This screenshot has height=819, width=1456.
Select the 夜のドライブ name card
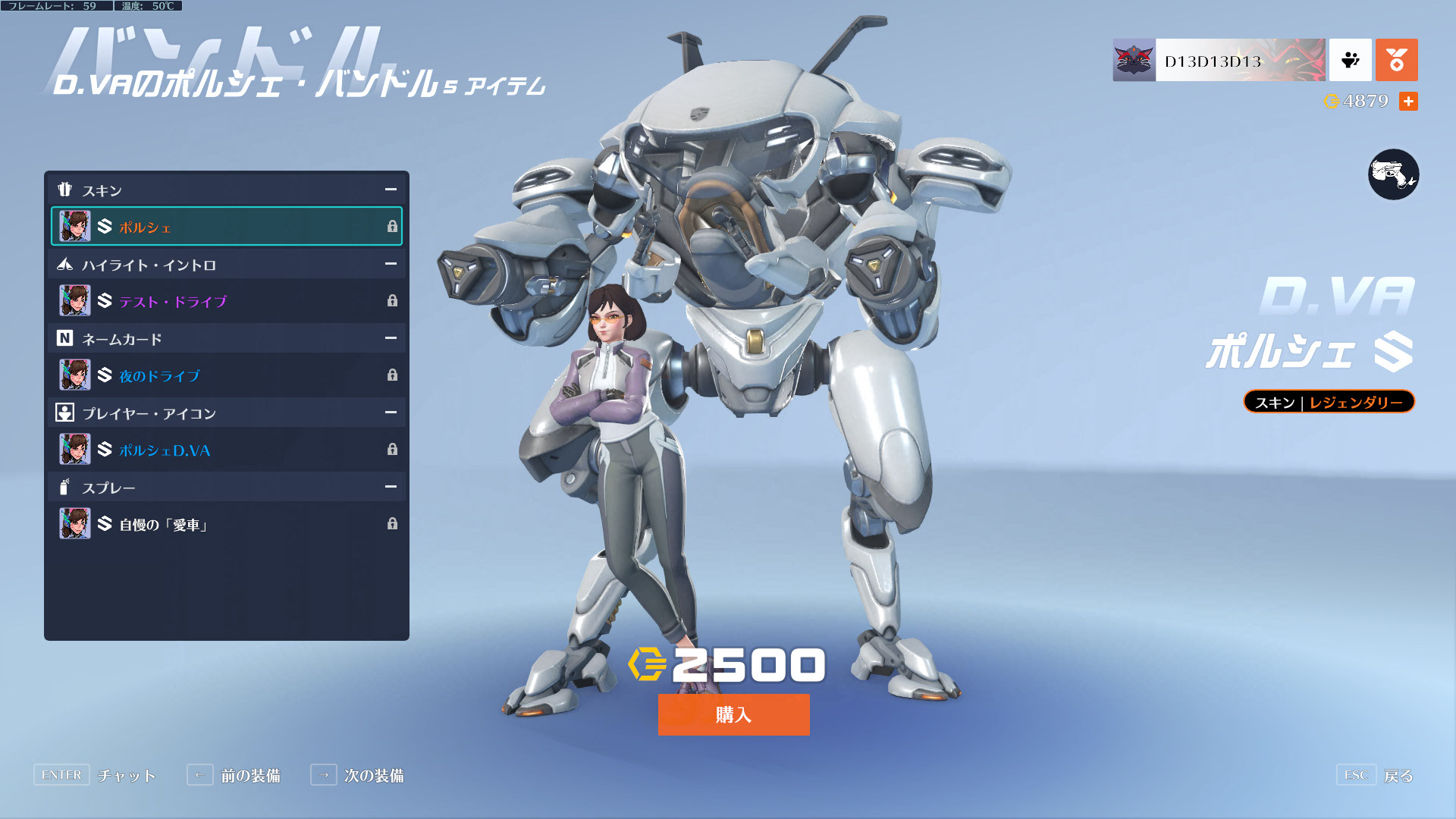[226, 375]
